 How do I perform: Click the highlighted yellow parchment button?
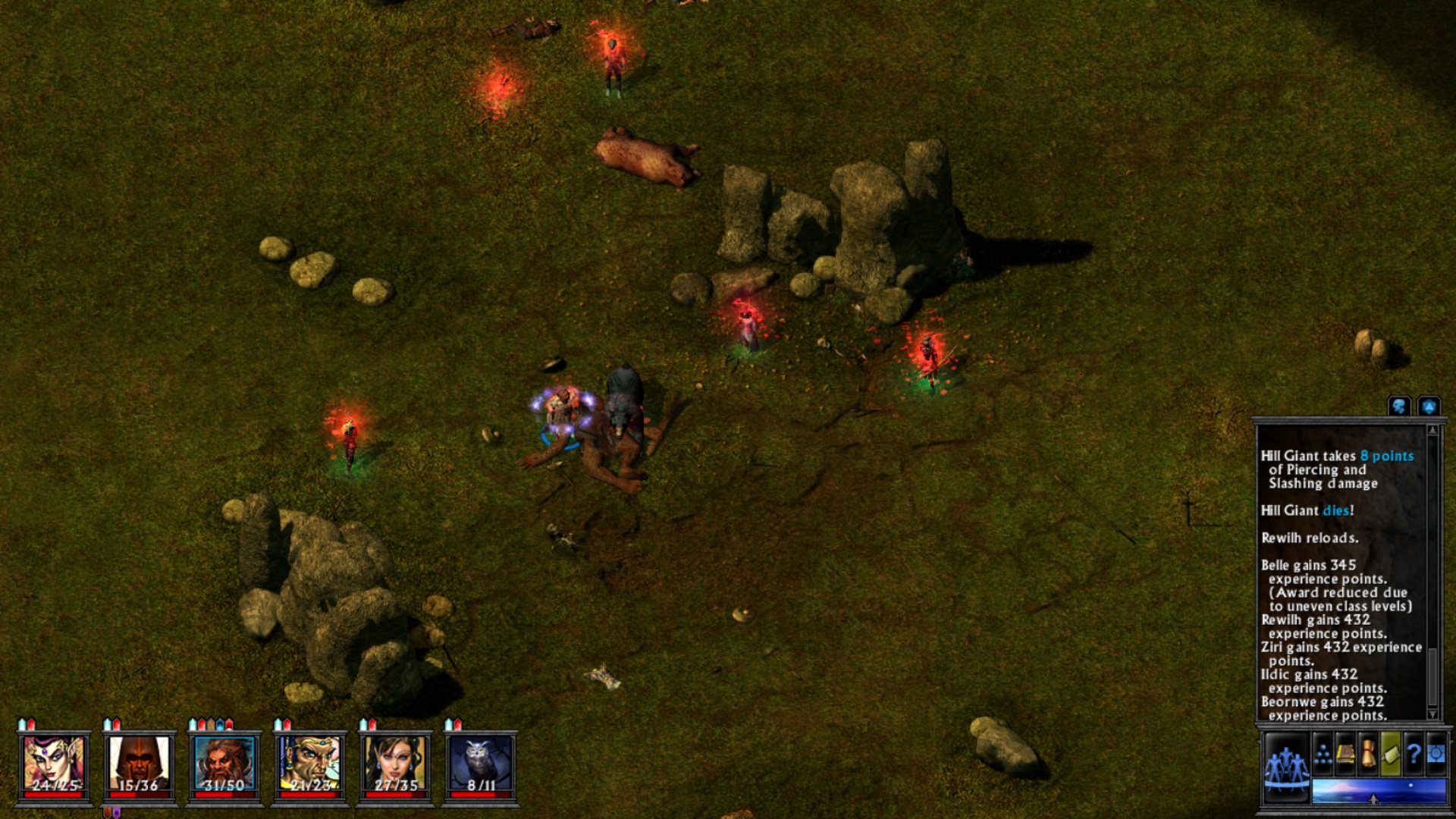(x=1391, y=754)
